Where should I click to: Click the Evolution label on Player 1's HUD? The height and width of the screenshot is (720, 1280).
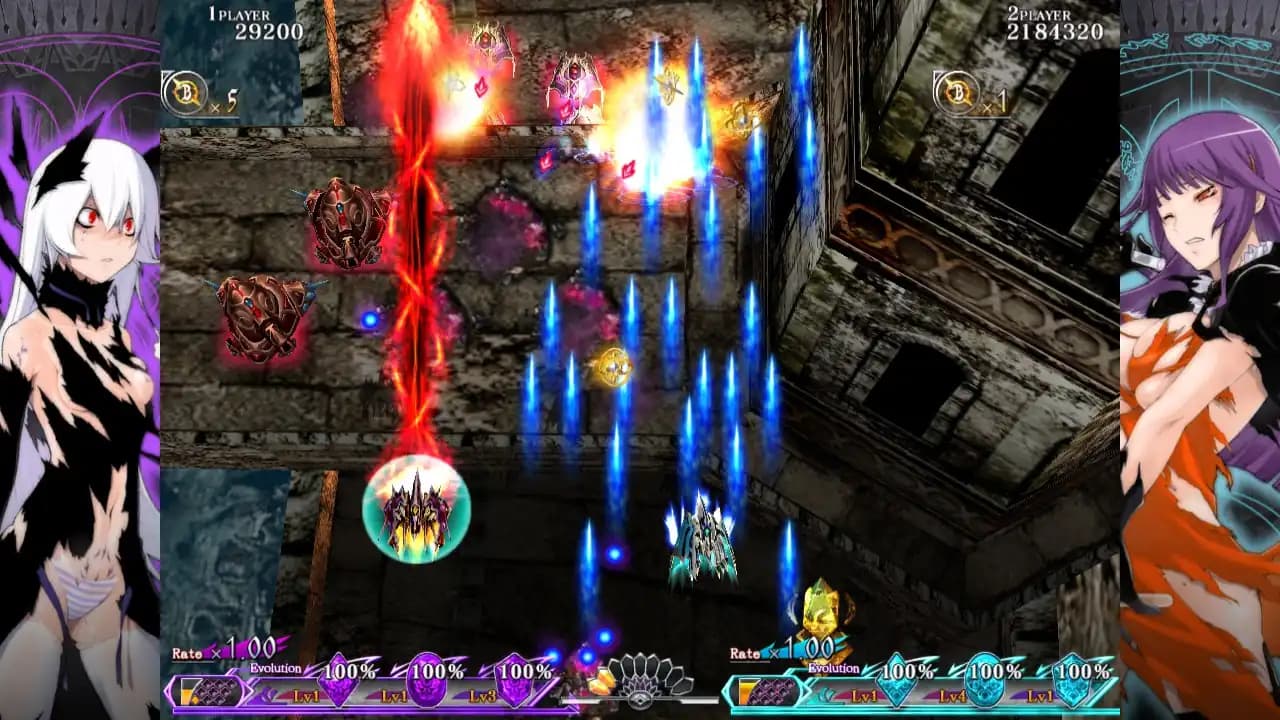[x=277, y=668]
